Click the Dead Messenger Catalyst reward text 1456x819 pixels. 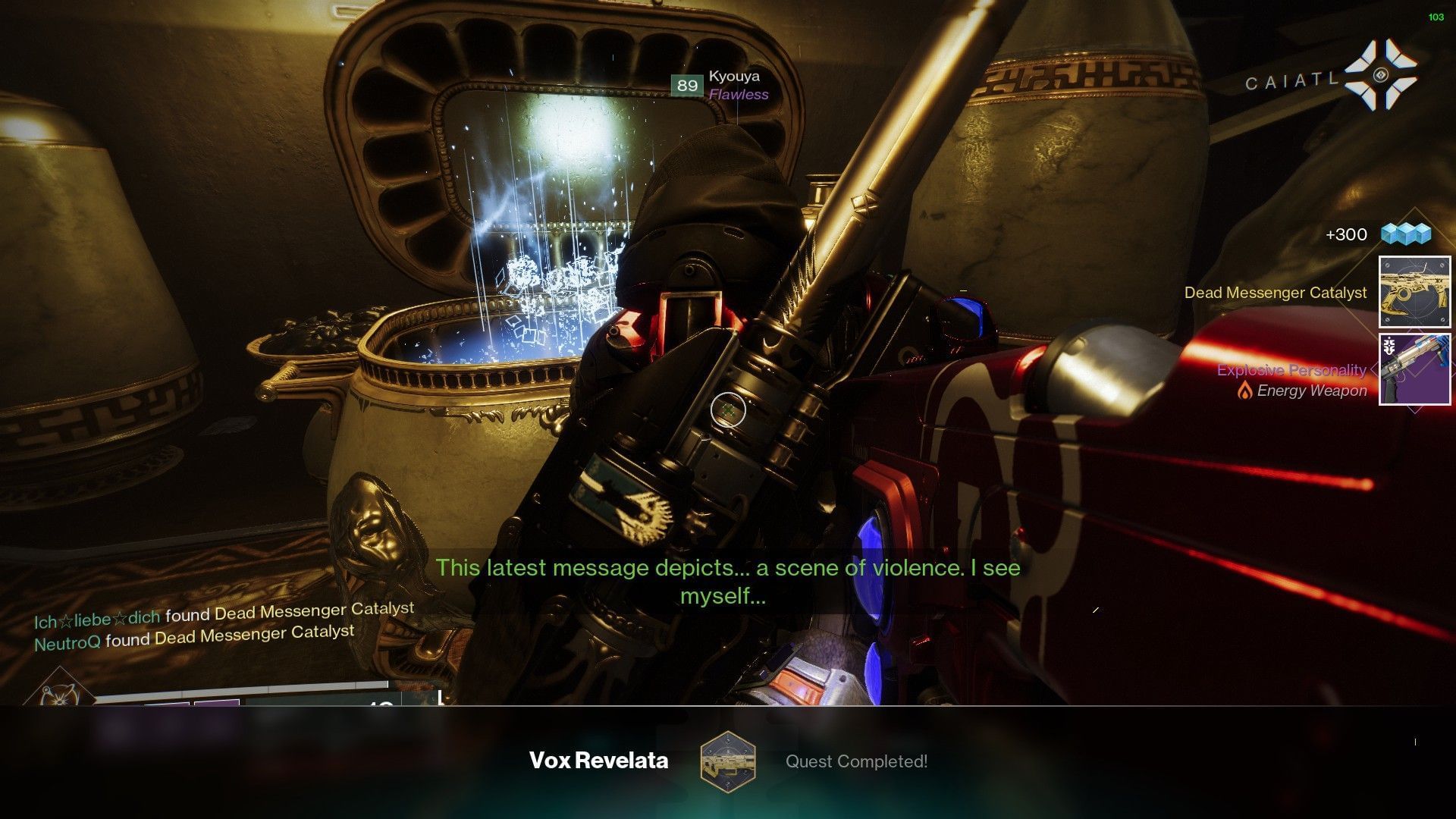(1276, 292)
